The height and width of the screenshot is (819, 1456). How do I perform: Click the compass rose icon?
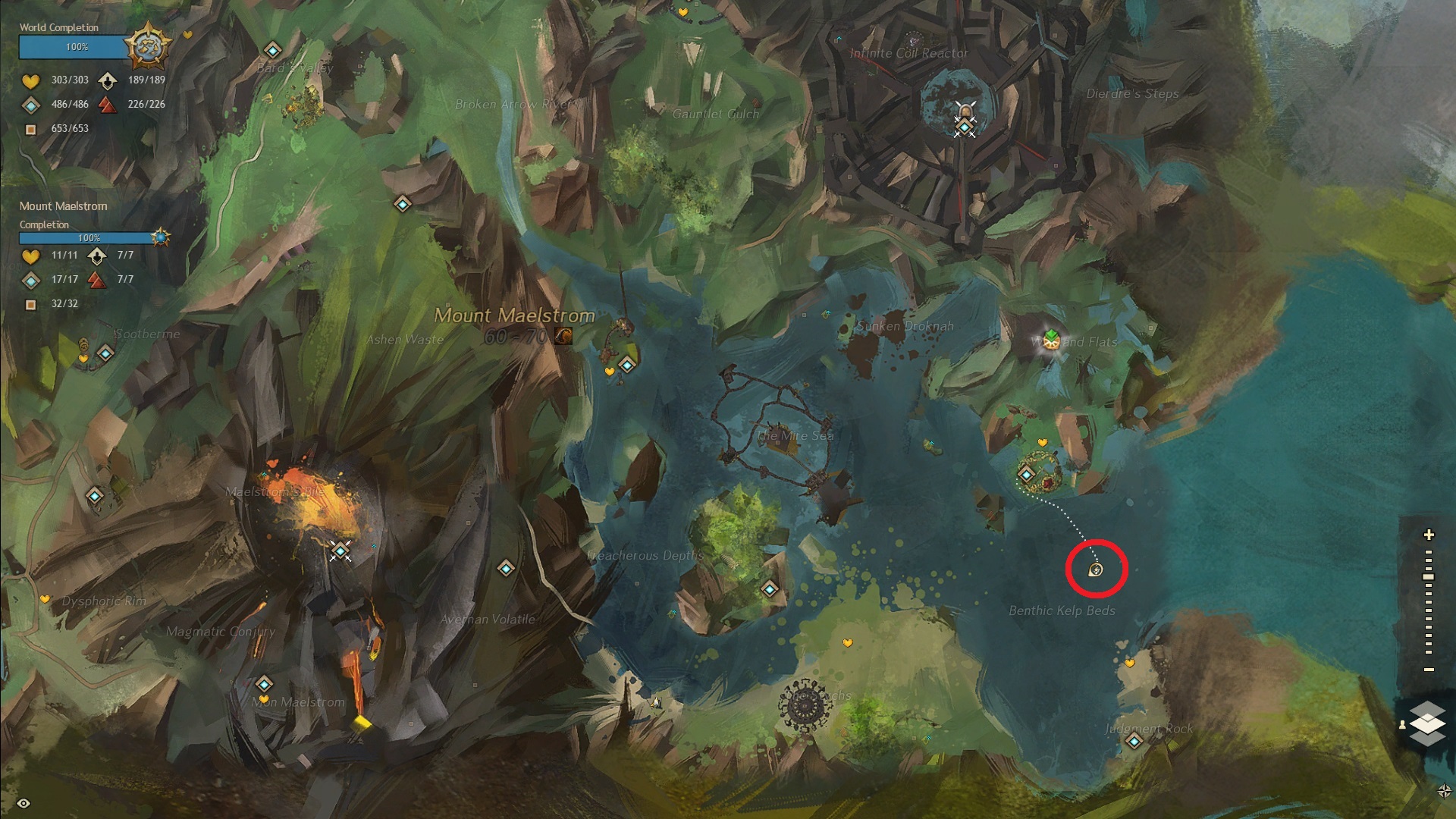pyautogui.click(x=1444, y=791)
